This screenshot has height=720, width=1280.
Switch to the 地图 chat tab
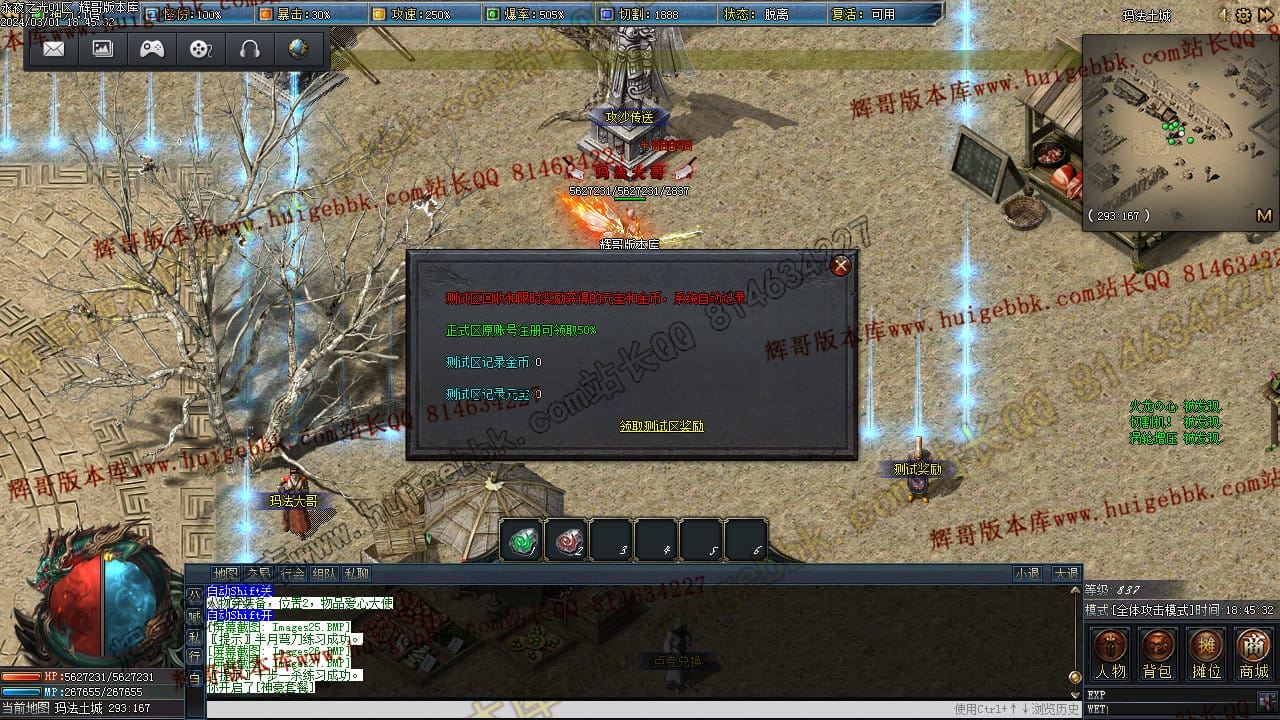[226, 574]
